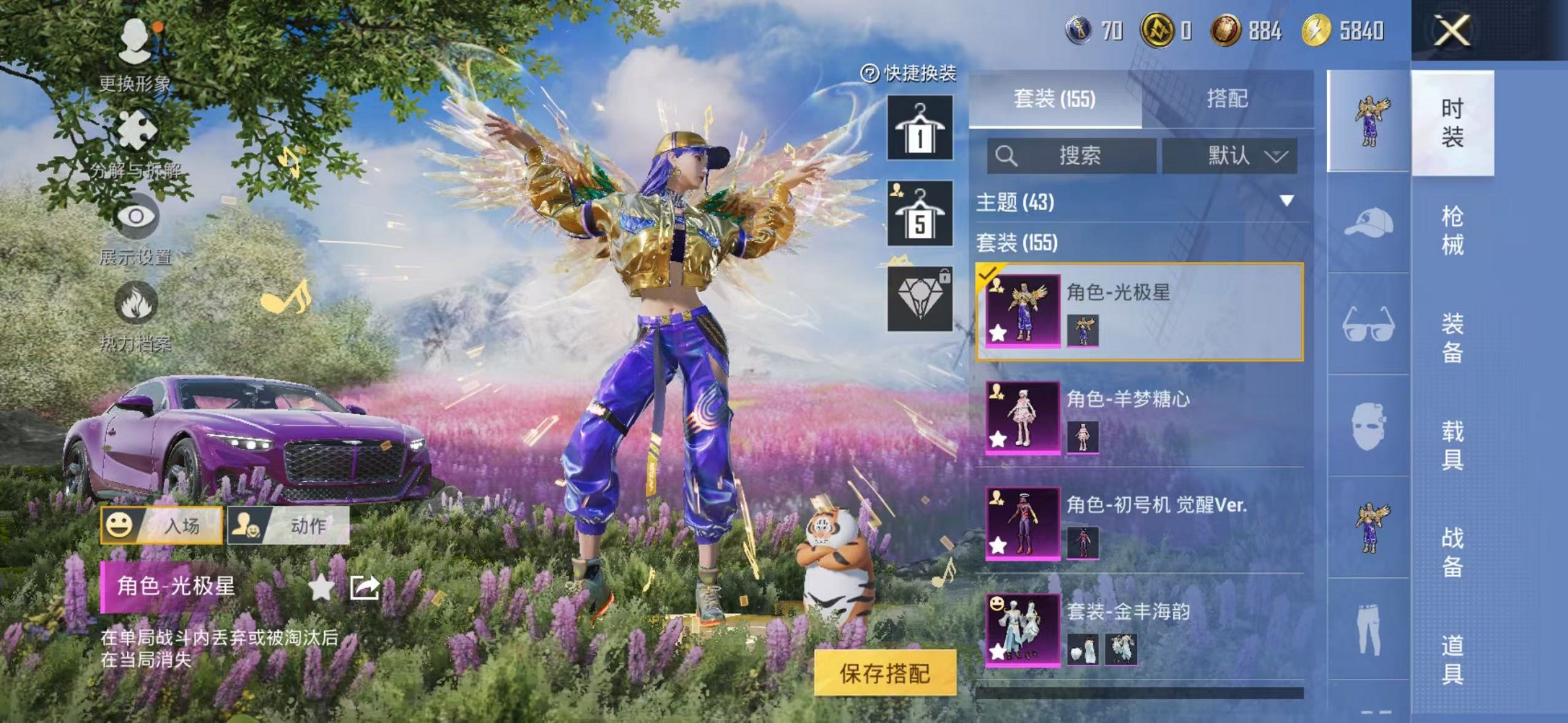The width and height of the screenshot is (1568, 723).
Task: Open the cap headwear category
Action: [1368, 222]
